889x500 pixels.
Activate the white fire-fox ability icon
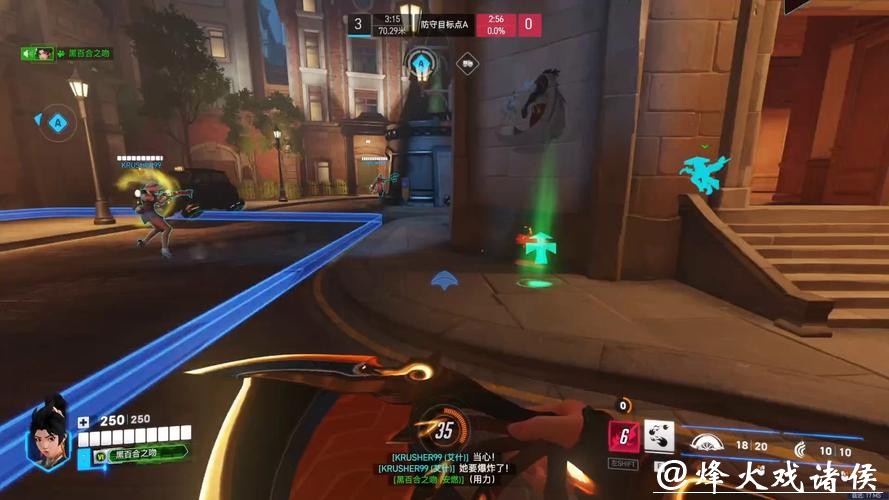point(659,436)
